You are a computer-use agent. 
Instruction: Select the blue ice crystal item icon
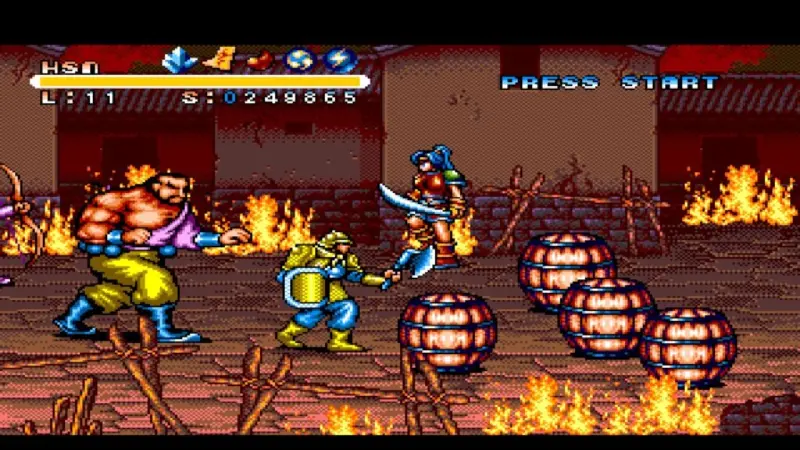tap(180, 60)
